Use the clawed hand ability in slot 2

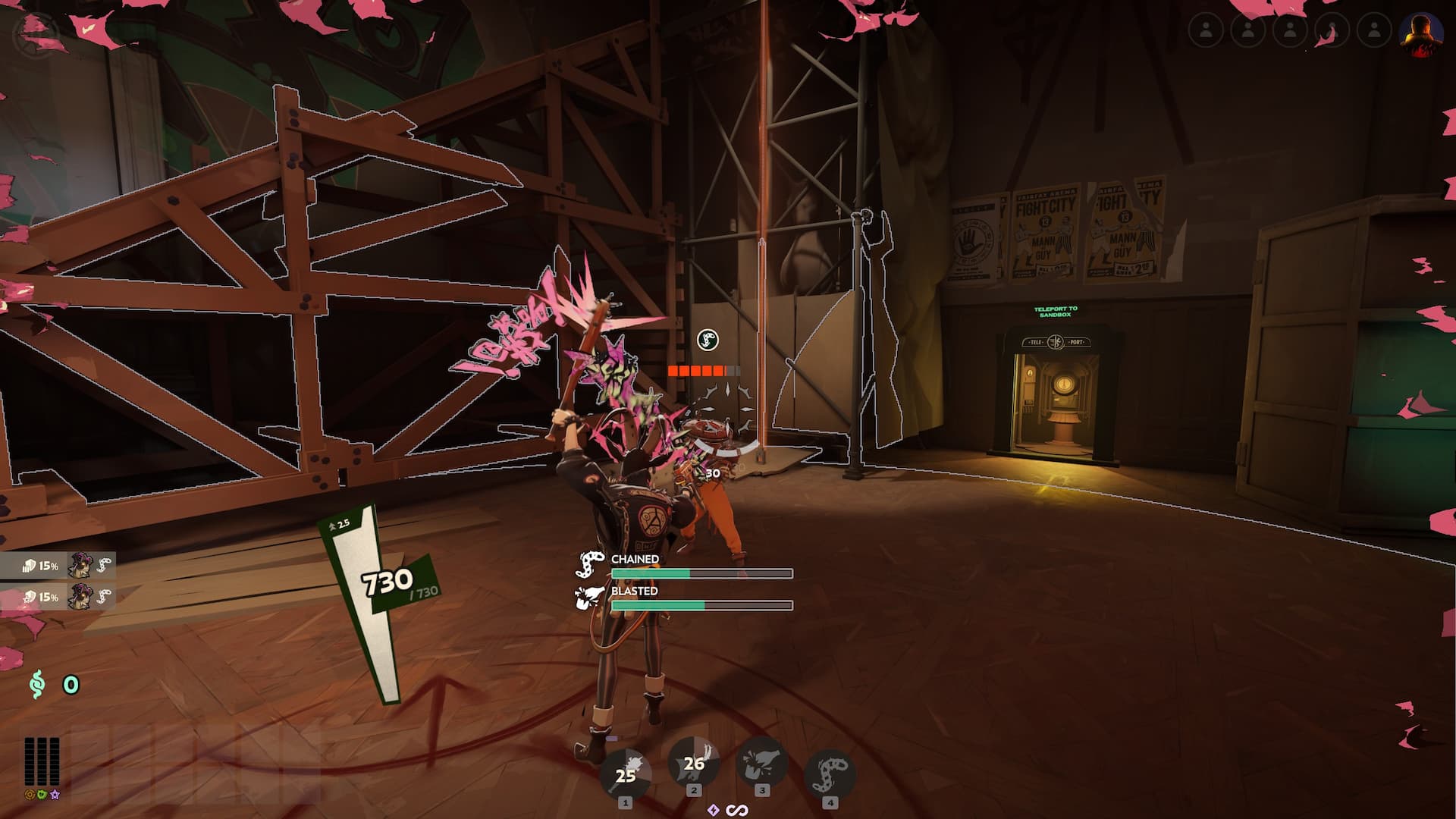point(693,762)
